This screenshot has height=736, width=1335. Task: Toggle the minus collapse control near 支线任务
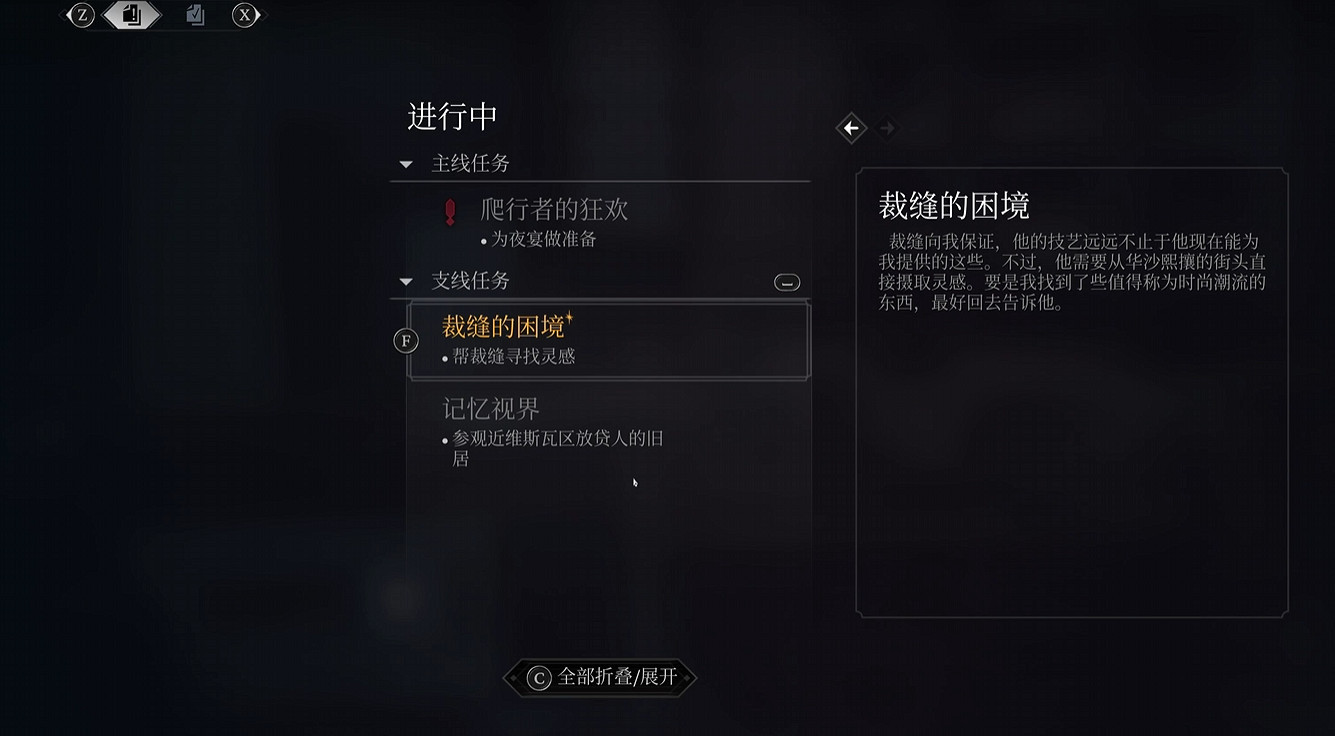(787, 282)
